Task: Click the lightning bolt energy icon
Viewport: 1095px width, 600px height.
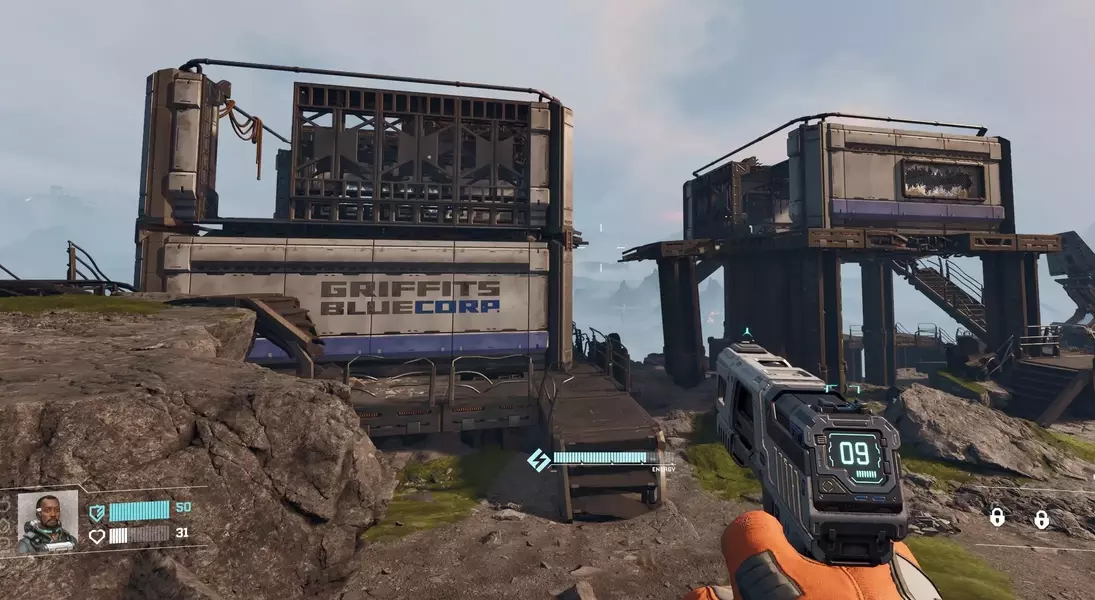Action: click(539, 460)
